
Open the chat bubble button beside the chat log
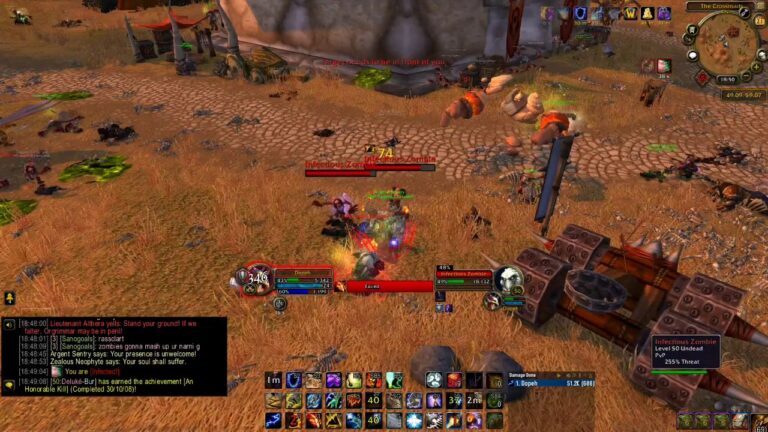tap(9, 384)
